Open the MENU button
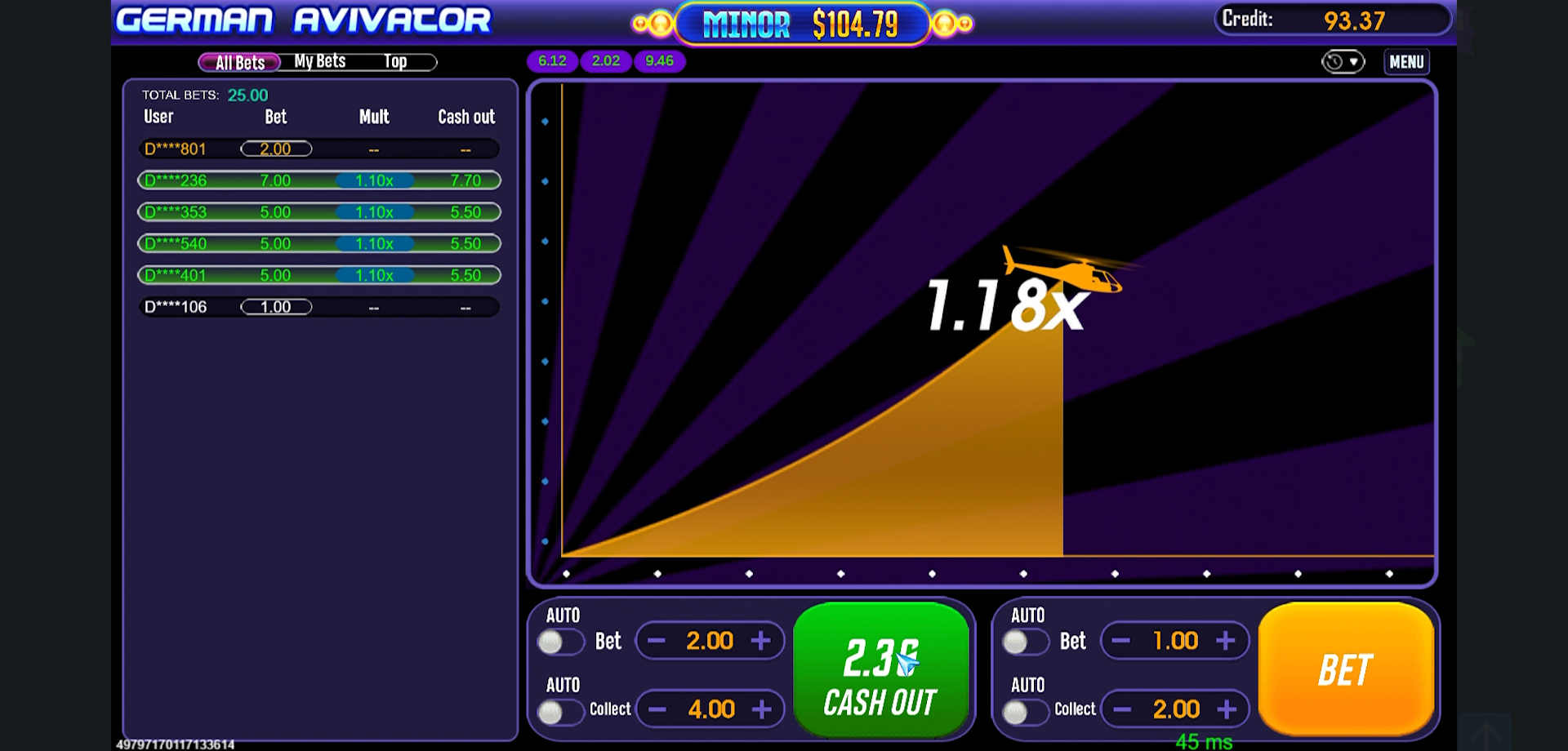Viewport: 1568px width, 751px height. pyautogui.click(x=1406, y=61)
